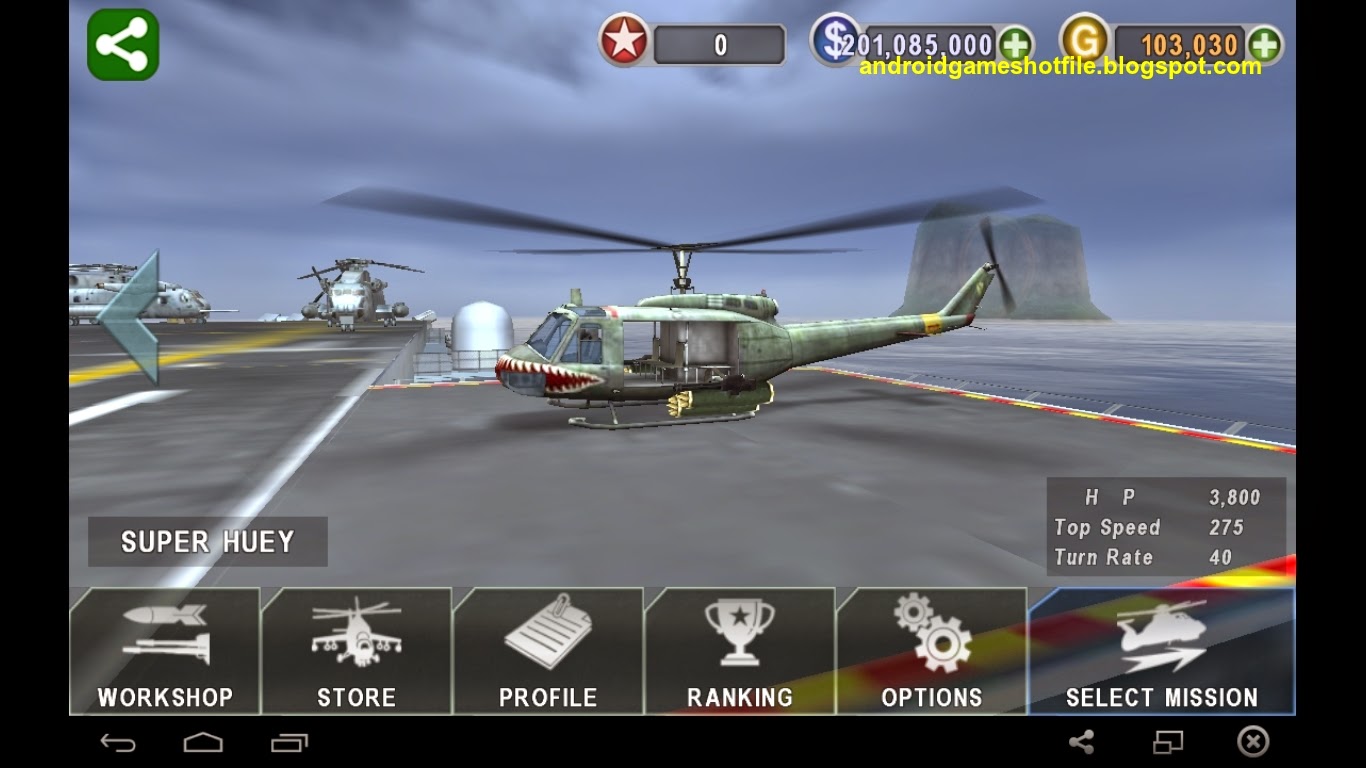1366x768 pixels.
Task: Tap the gold G coin icon
Action: click(1086, 41)
